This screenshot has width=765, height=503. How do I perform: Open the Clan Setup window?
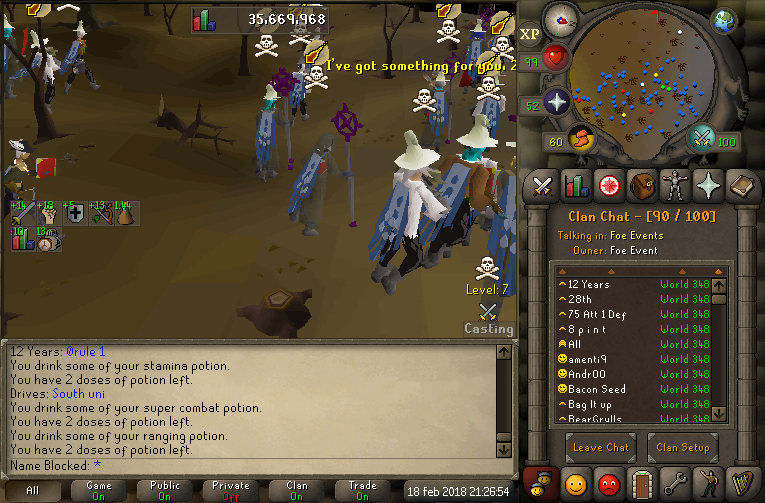(683, 447)
